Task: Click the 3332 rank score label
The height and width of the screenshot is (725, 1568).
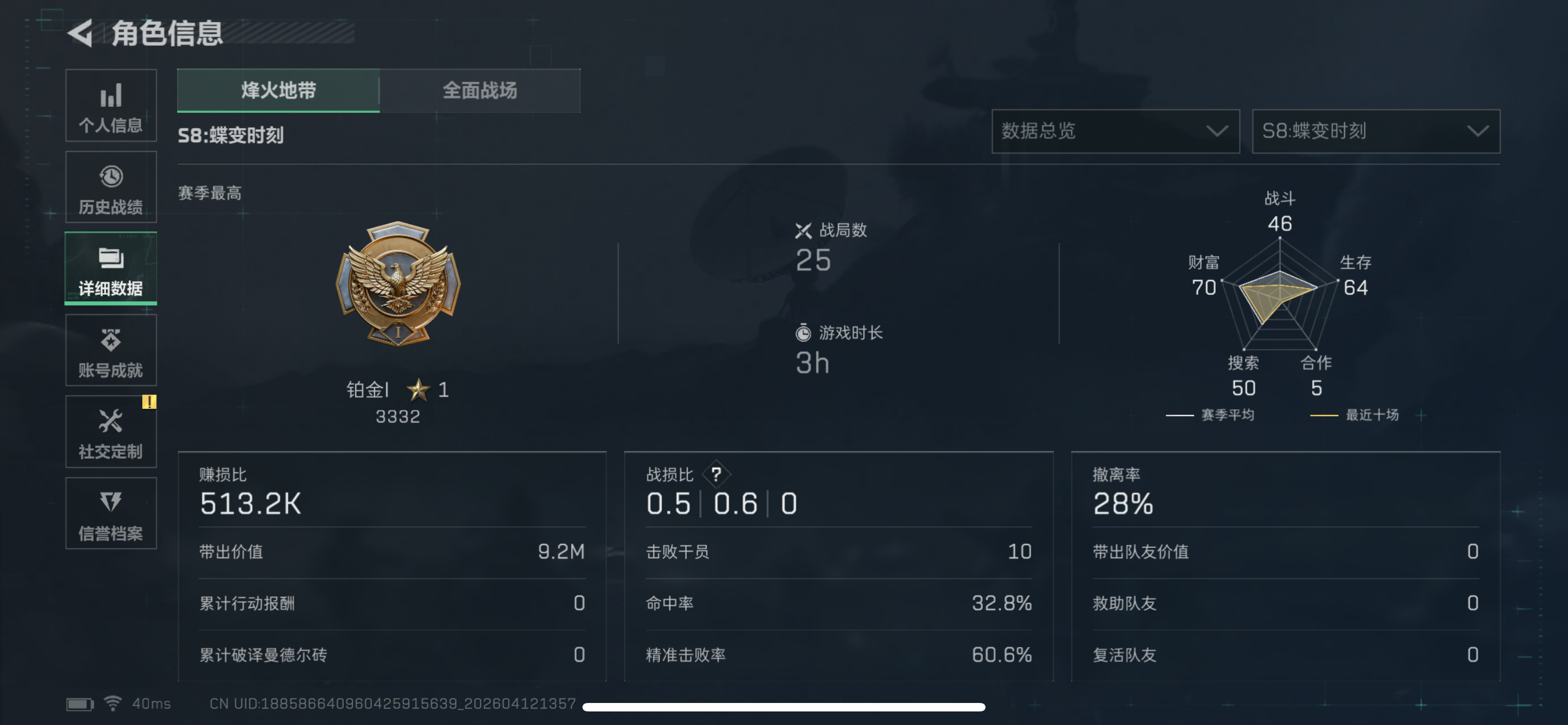Action: [x=398, y=416]
